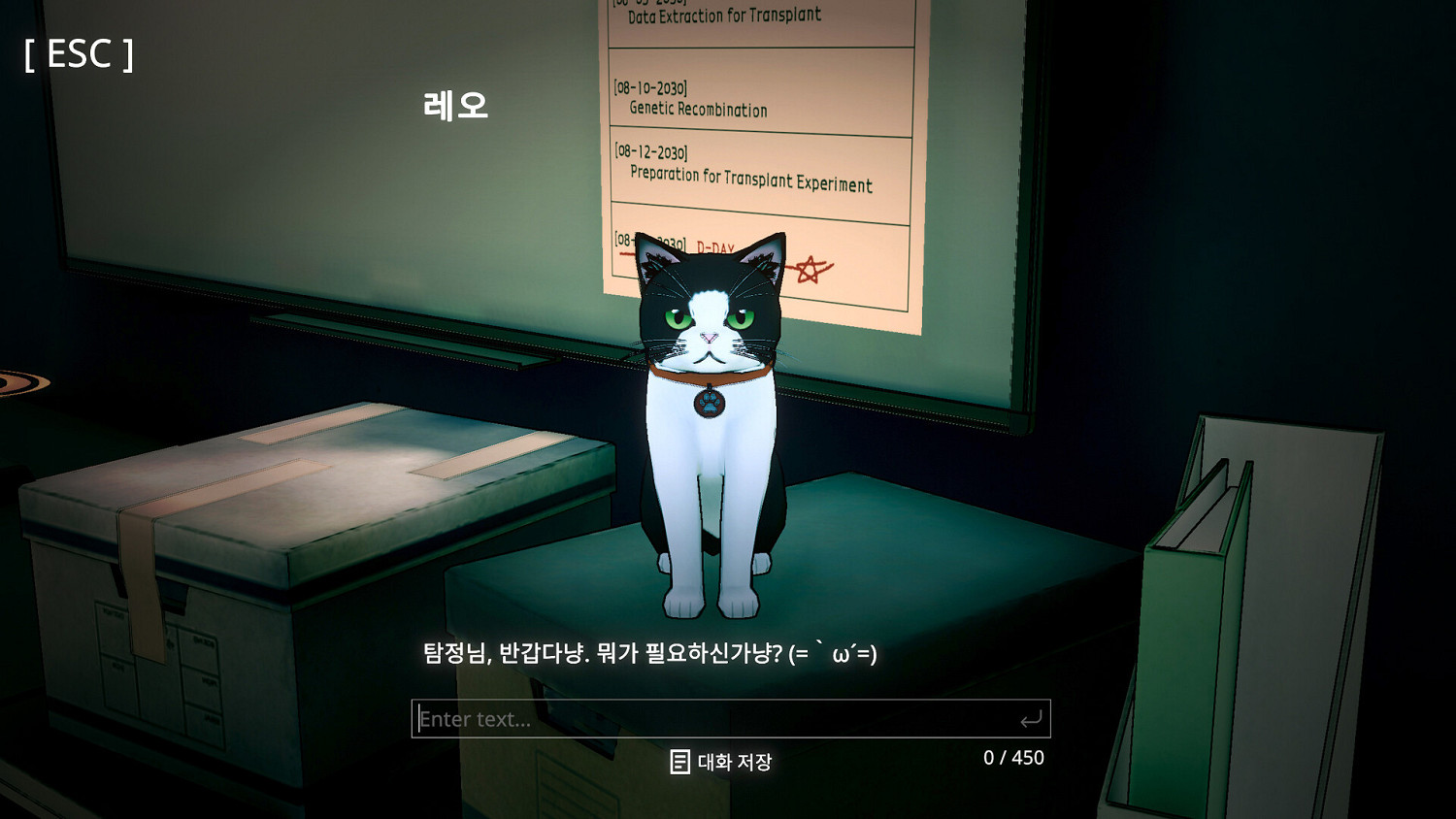The width and height of the screenshot is (1456, 819).
Task: Click the 대화 저장 document icon
Action: [x=680, y=761]
